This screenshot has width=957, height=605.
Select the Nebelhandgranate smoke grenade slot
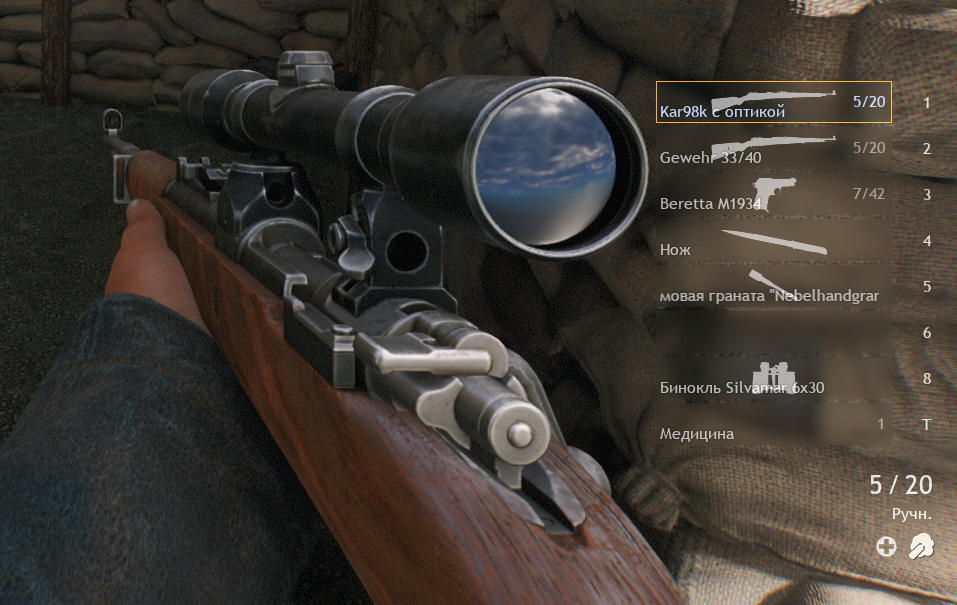773,286
